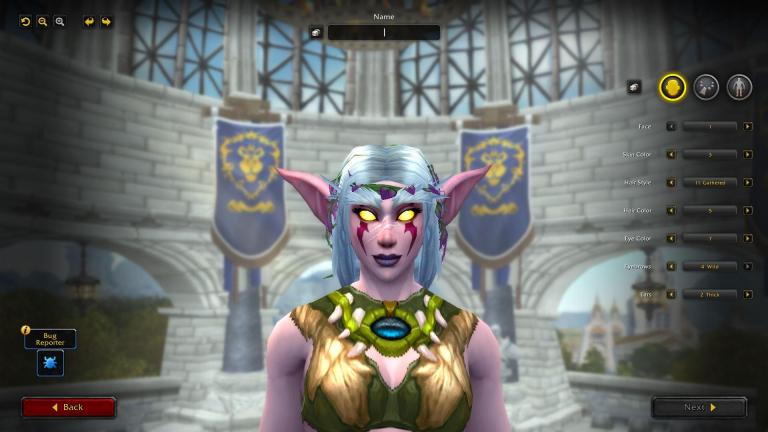The width and height of the screenshot is (768, 432).
Task: Select the yellow head customization category
Action: (x=672, y=87)
